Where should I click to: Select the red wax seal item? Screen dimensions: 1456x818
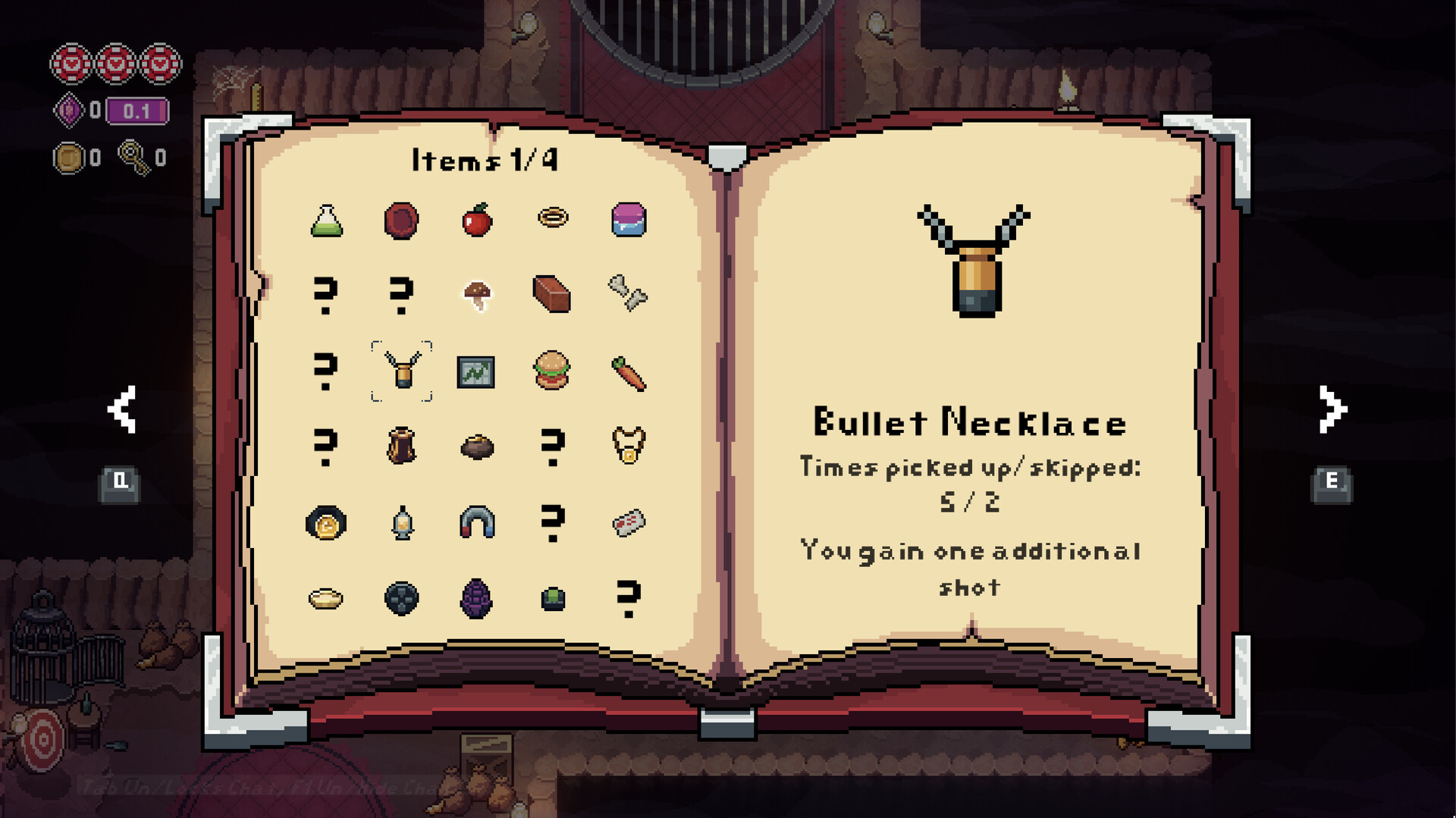click(x=402, y=220)
